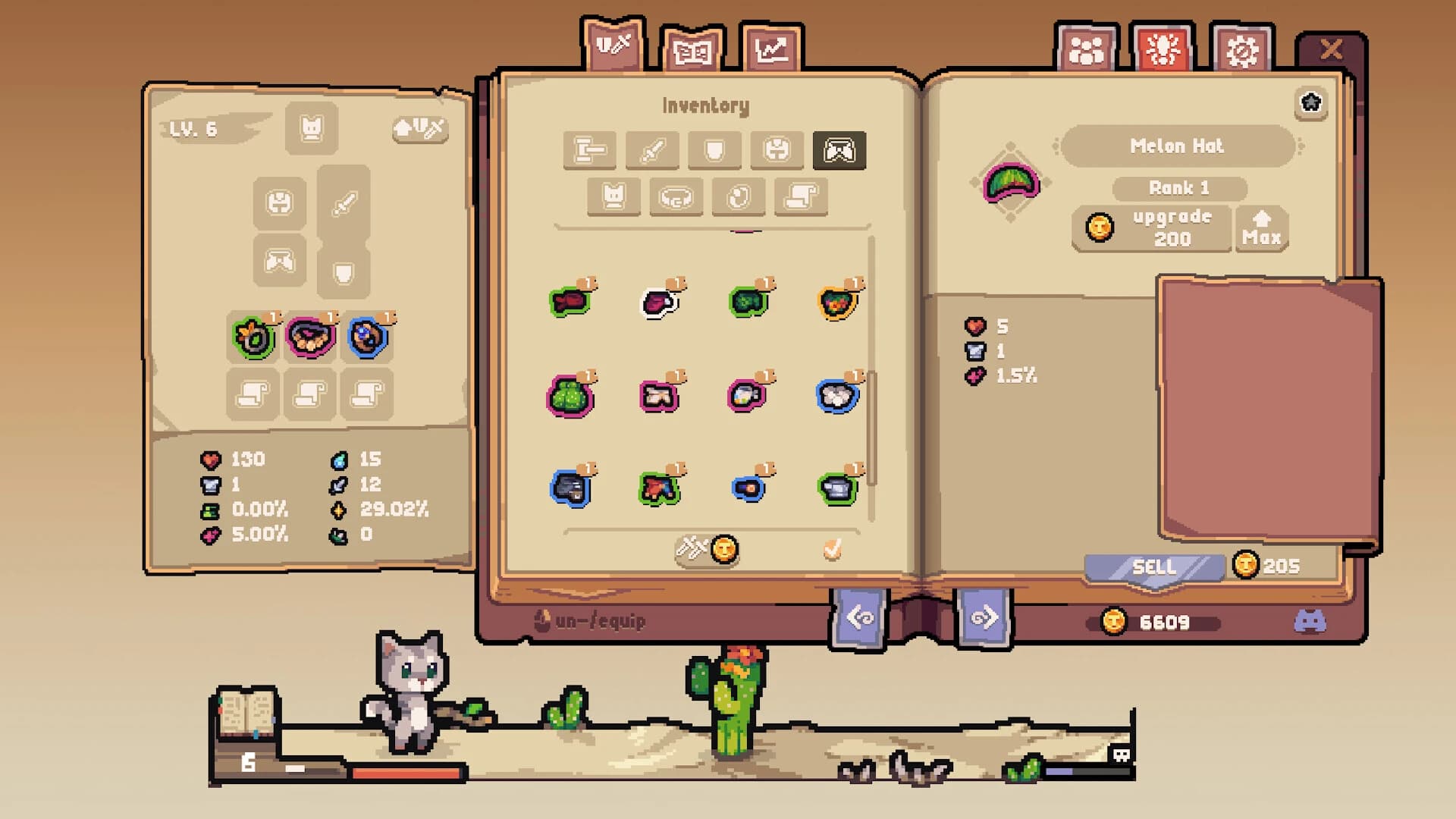The image size is (1456, 819).
Task: Select the sword category filter in the inventory
Action: (x=654, y=149)
